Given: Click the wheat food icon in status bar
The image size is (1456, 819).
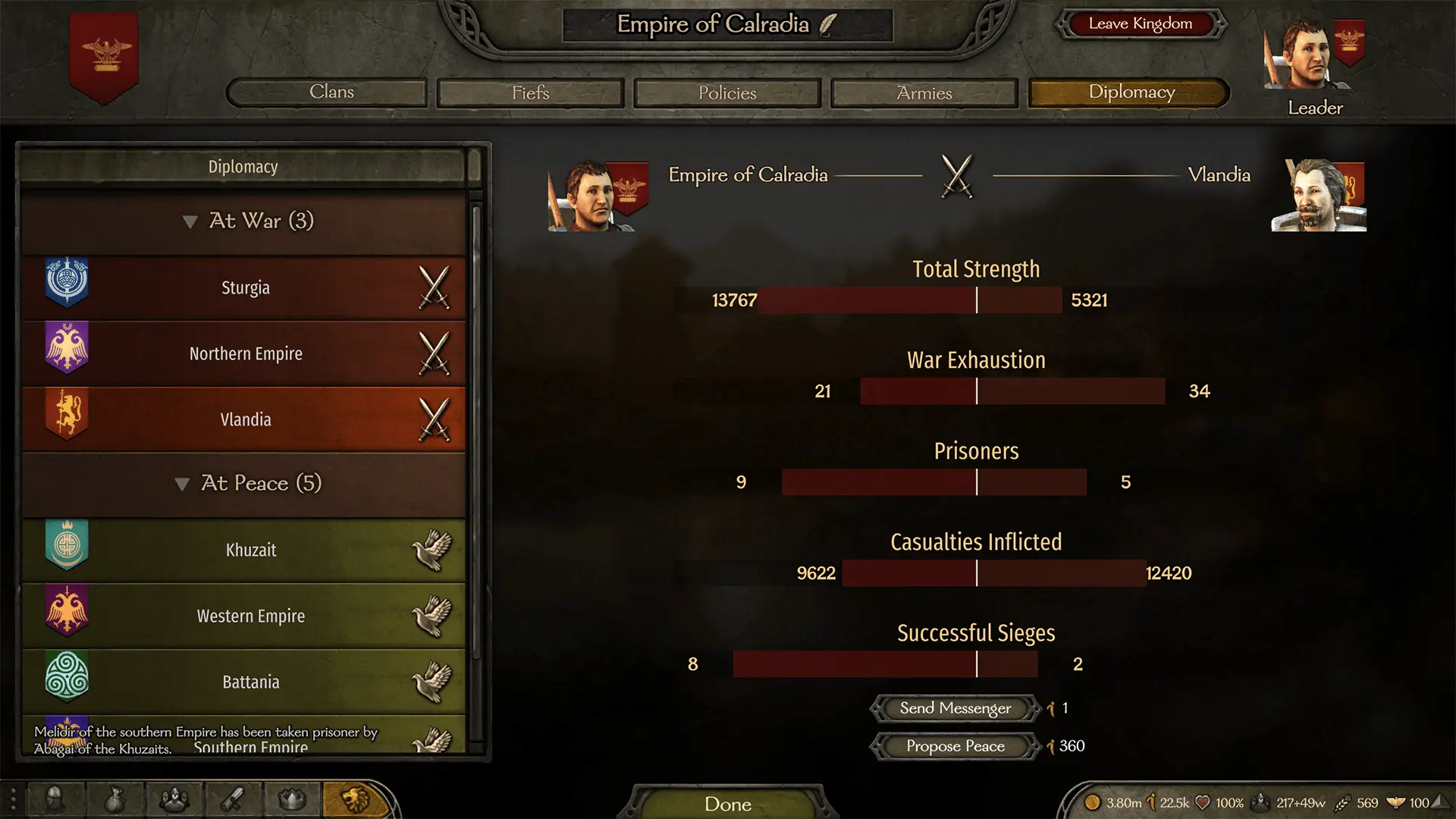Looking at the screenshot, I should (1344, 802).
